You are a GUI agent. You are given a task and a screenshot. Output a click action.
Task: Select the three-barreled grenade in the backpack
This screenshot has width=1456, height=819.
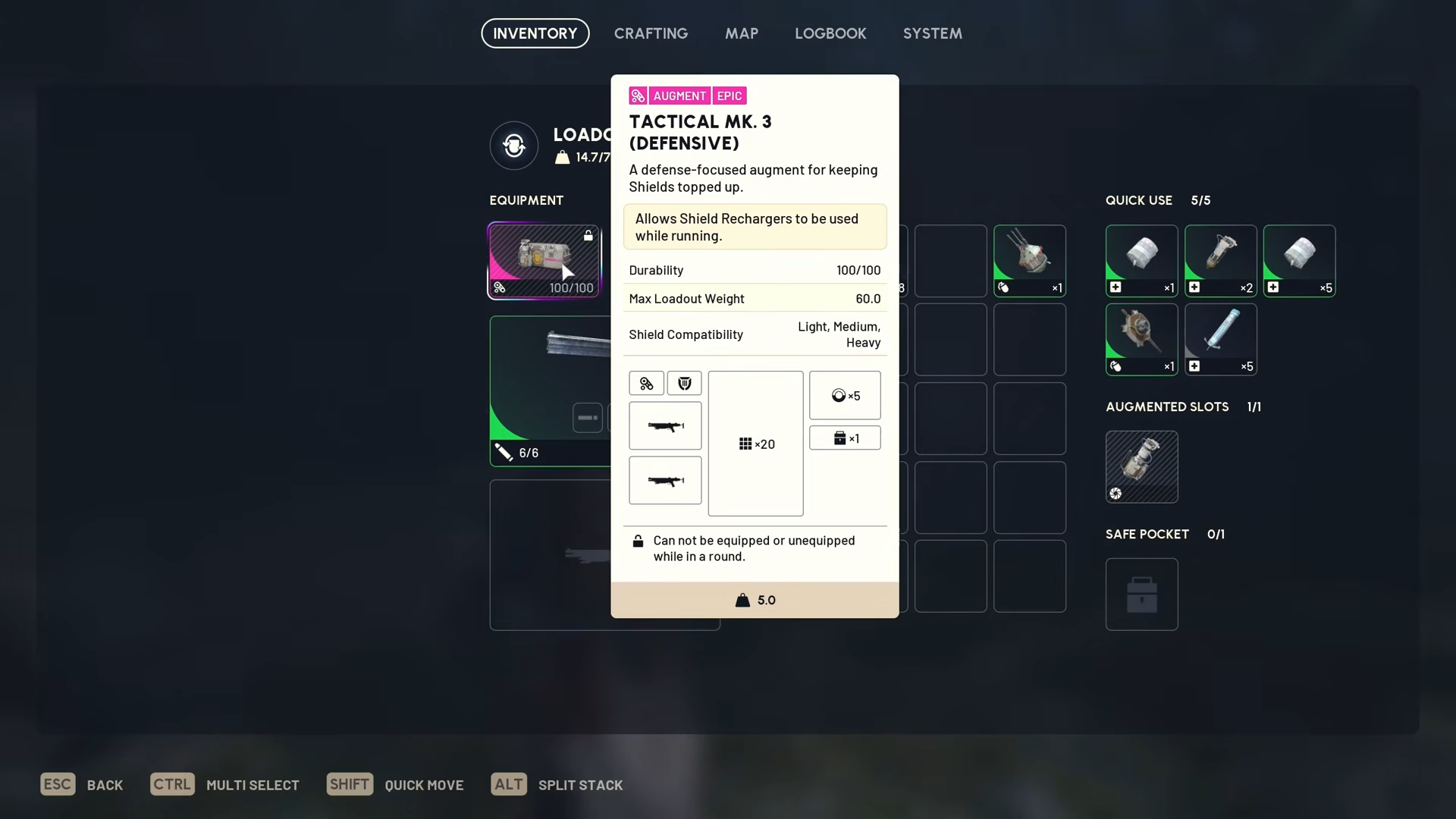coord(1029,260)
